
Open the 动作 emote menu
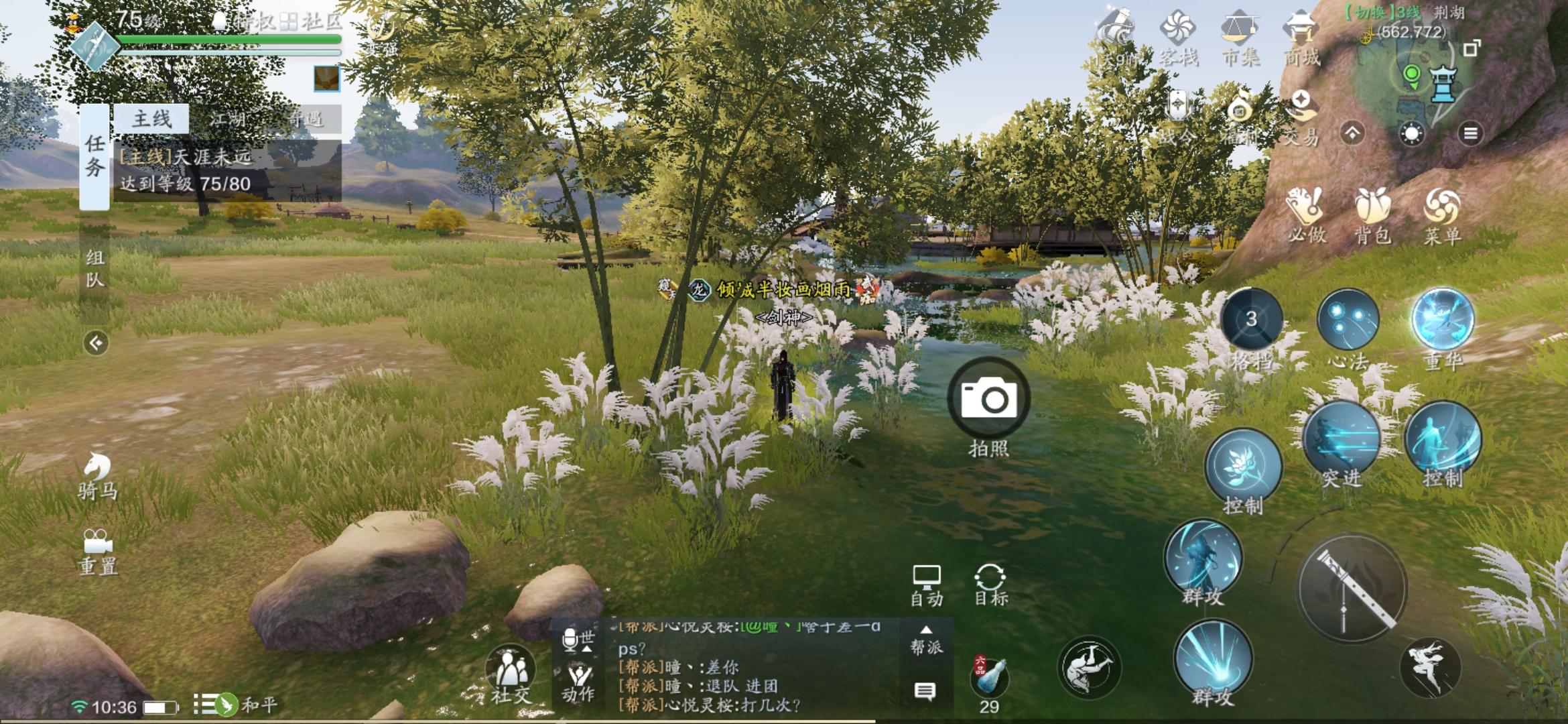click(x=578, y=681)
